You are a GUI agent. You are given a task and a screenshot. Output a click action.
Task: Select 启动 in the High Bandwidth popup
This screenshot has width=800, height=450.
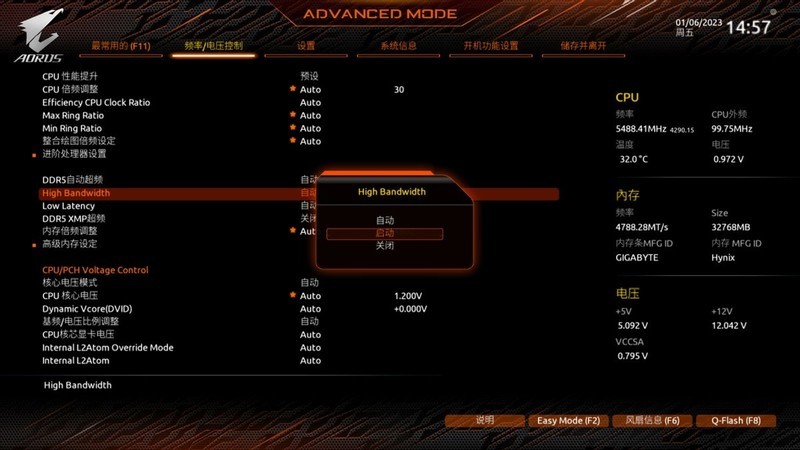click(385, 233)
